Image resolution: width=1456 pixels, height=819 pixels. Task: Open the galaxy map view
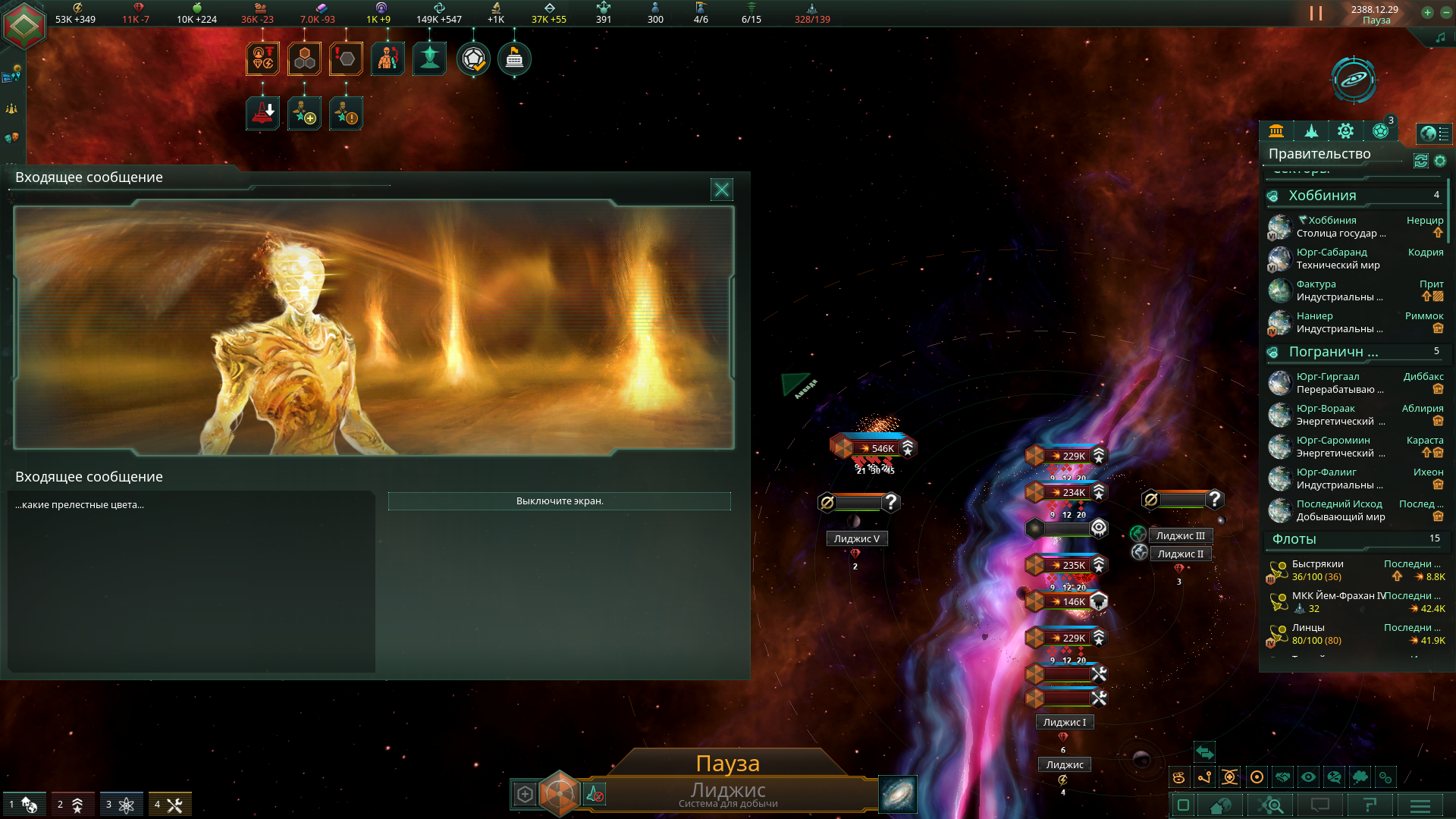[1353, 80]
